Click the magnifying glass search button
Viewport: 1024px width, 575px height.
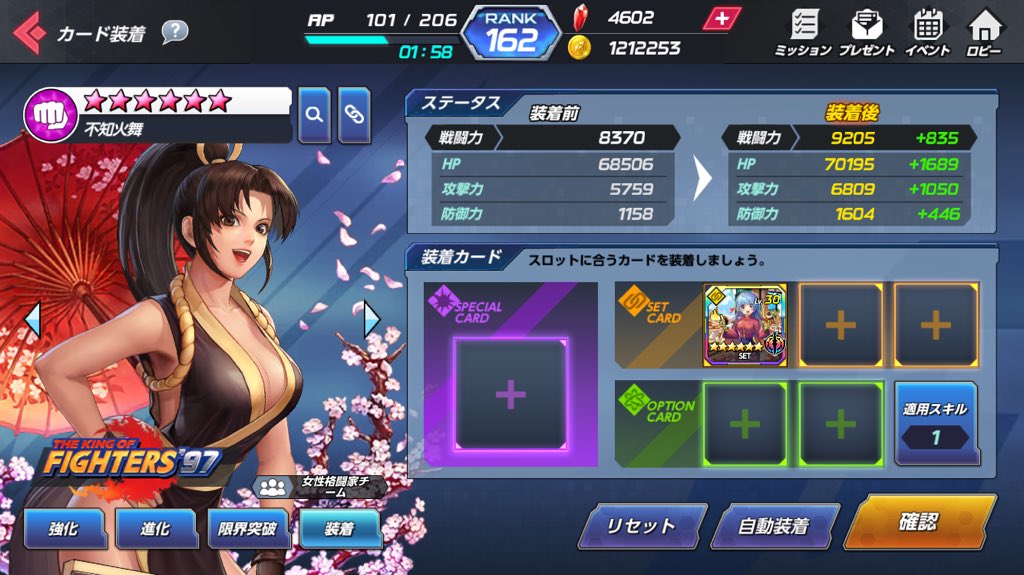click(314, 114)
